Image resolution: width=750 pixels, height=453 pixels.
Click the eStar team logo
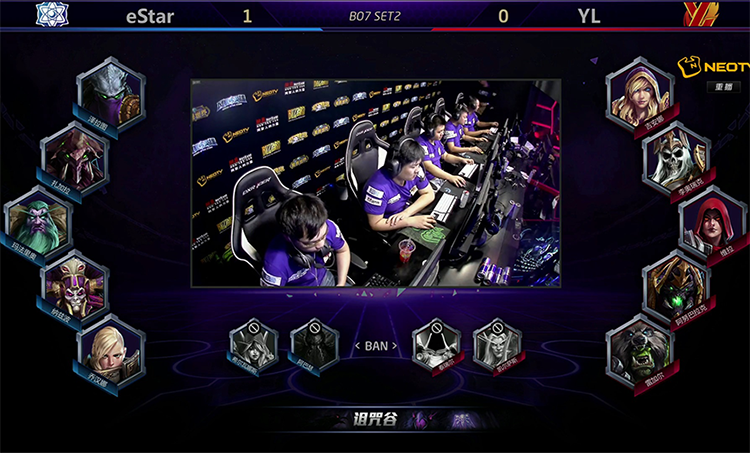[49, 15]
